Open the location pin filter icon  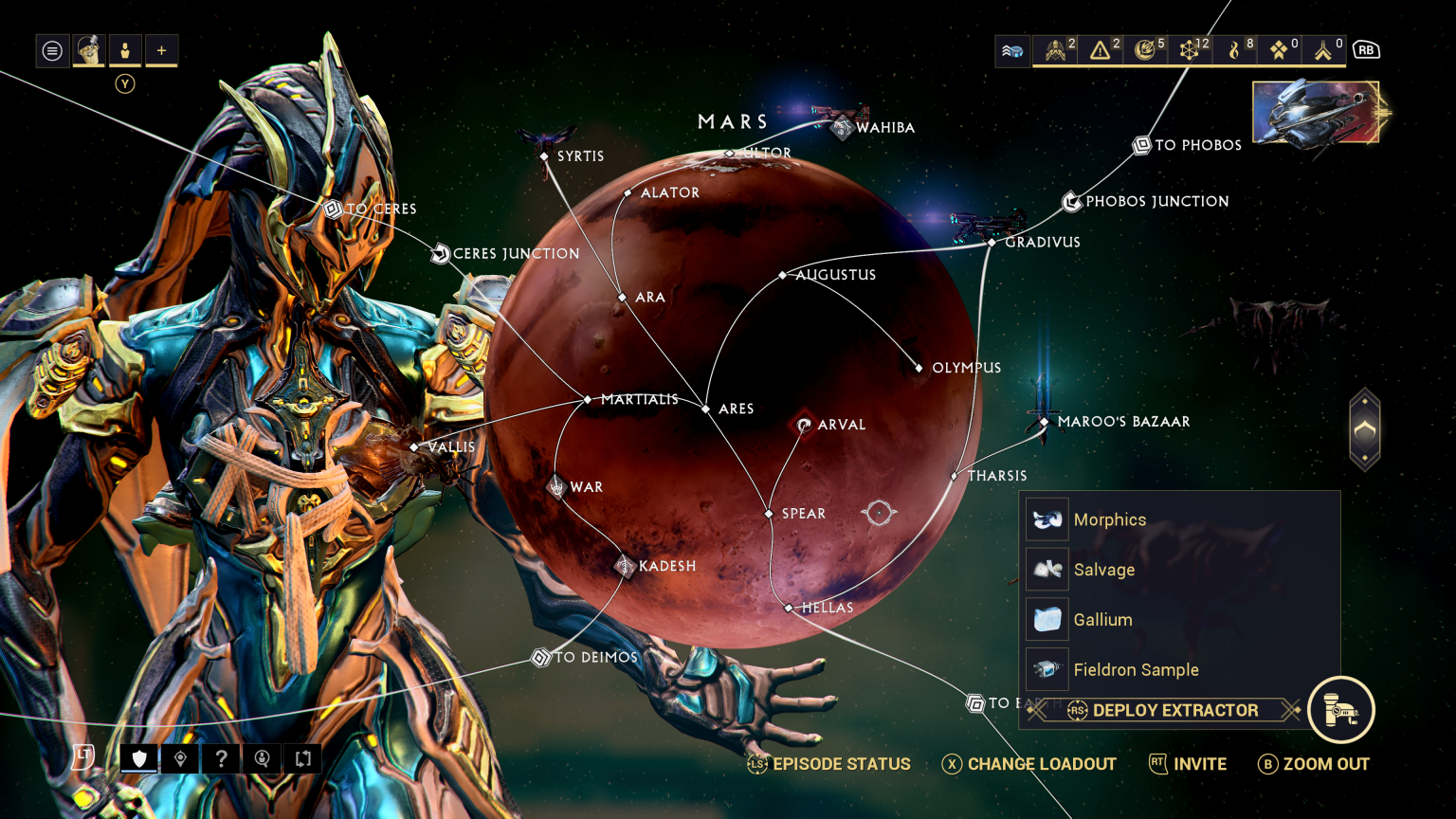(x=179, y=758)
